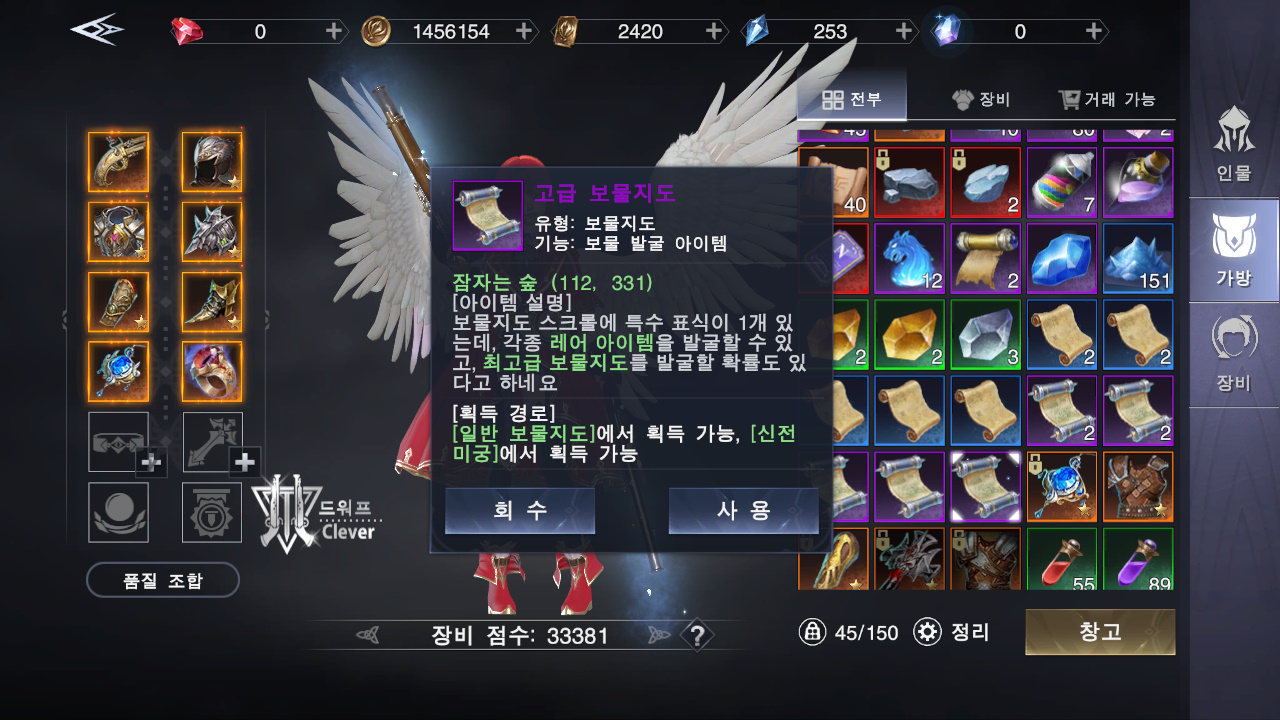Go back using the top-left arrow

coord(97,30)
